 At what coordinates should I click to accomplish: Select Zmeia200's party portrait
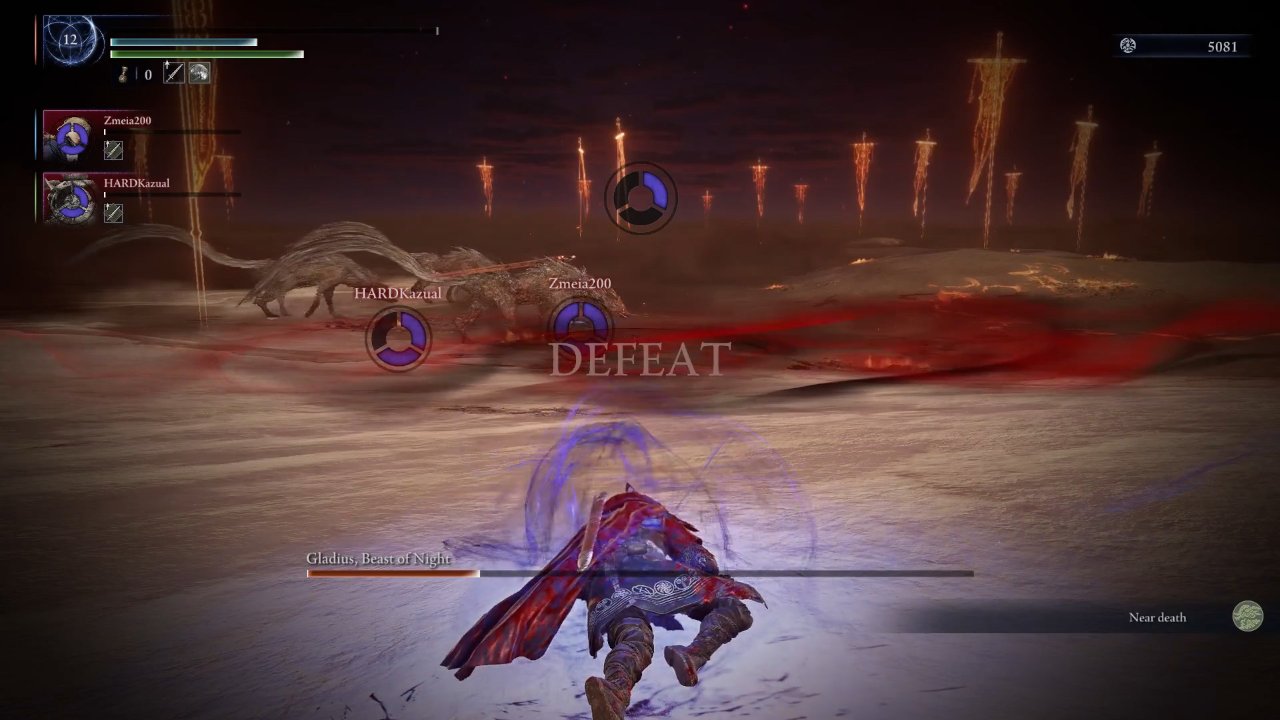tap(69, 137)
